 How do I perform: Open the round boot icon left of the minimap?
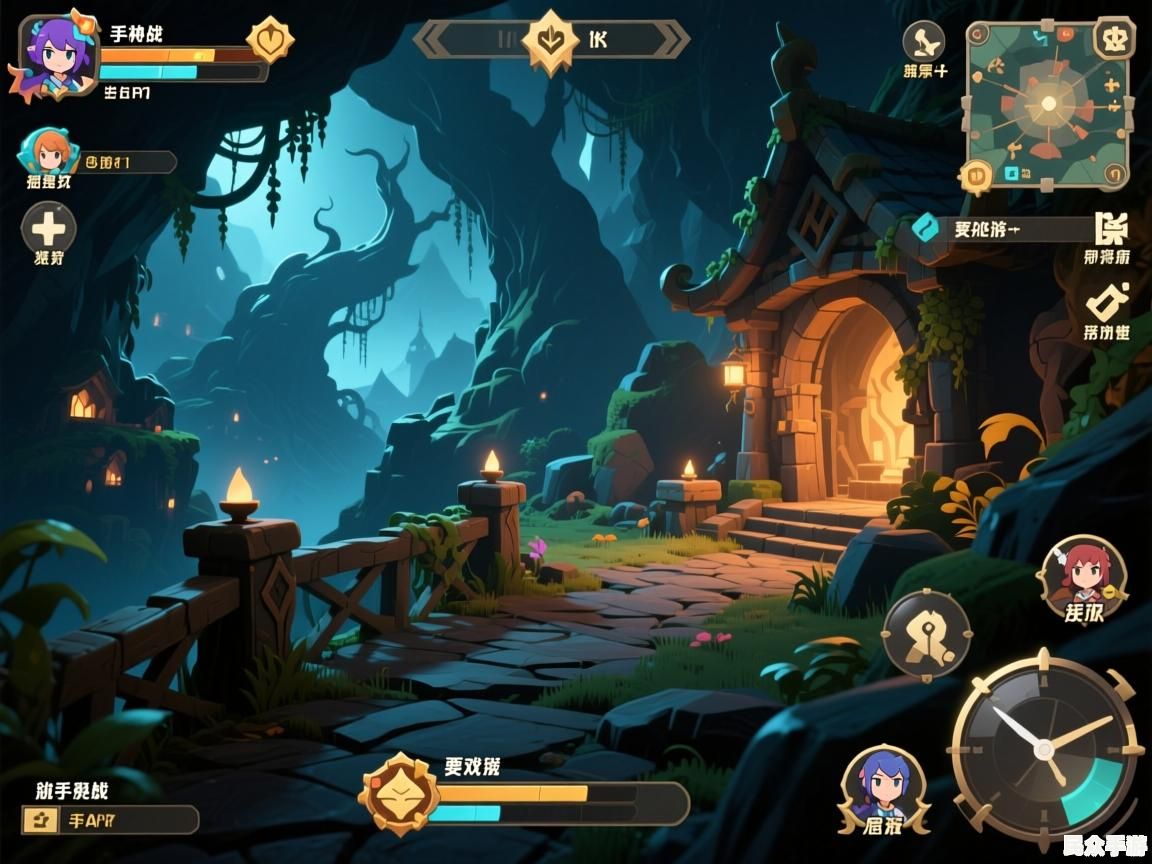(x=923, y=42)
